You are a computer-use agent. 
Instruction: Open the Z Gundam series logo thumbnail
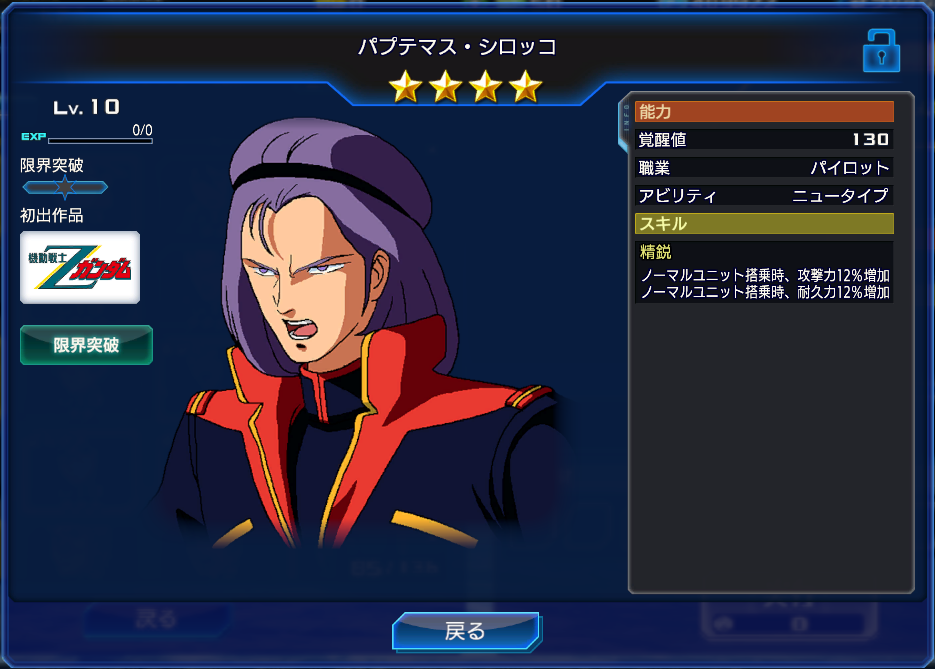80,268
